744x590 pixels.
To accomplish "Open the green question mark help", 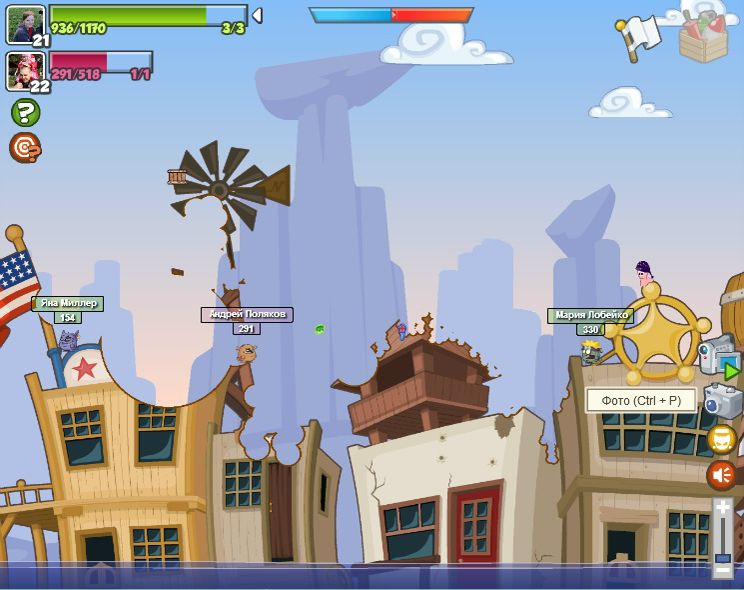I will (25, 112).
